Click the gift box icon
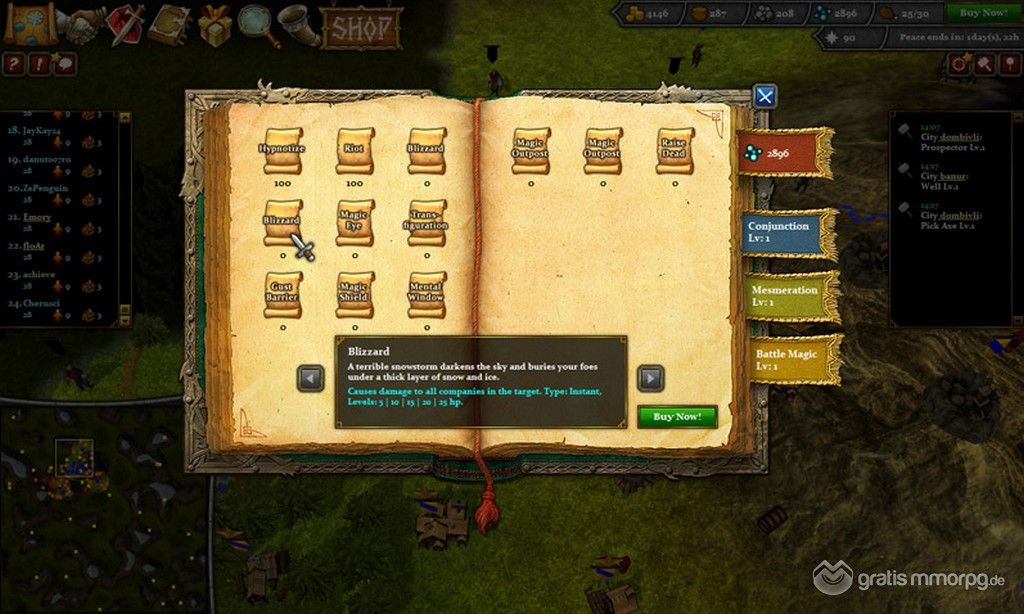 [x=214, y=25]
